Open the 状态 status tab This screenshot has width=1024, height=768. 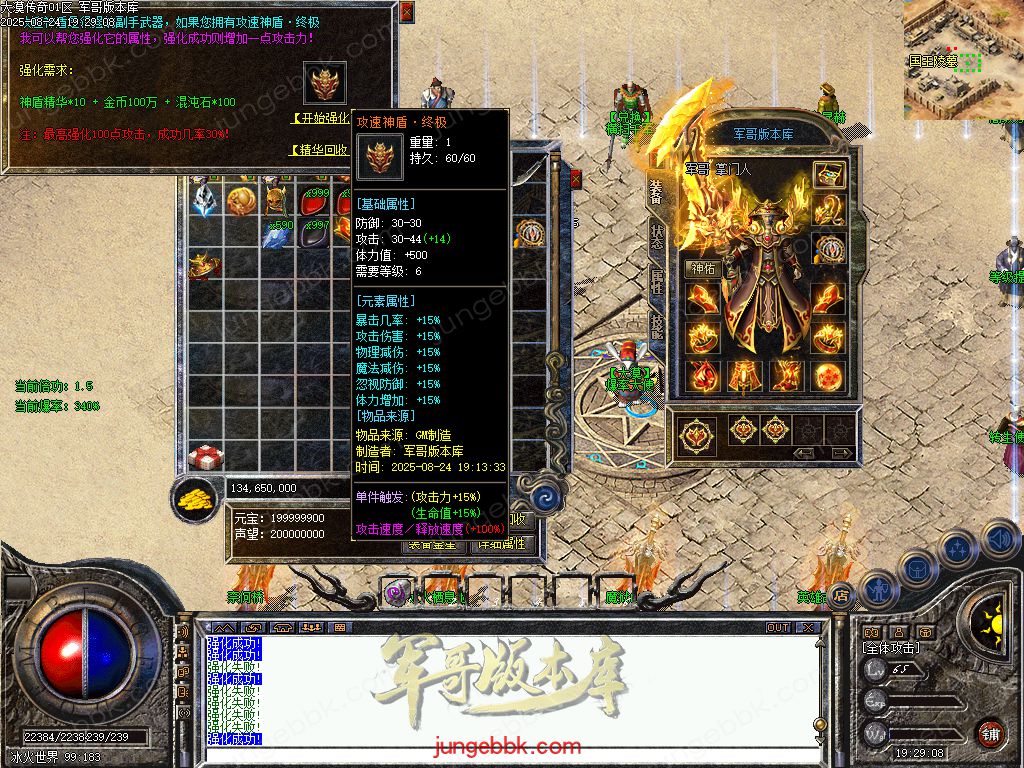point(656,237)
